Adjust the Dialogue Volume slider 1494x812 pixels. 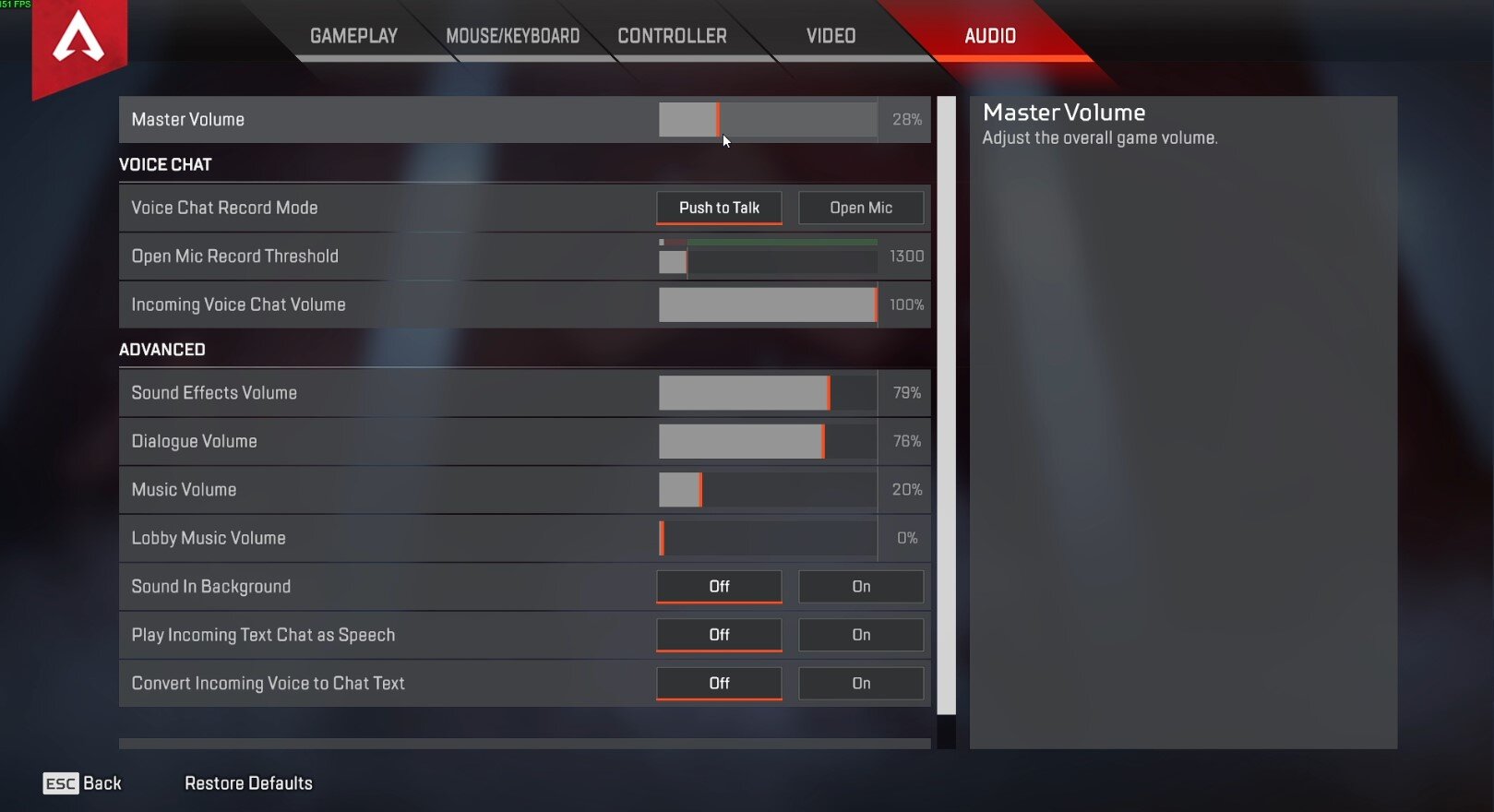click(x=768, y=441)
